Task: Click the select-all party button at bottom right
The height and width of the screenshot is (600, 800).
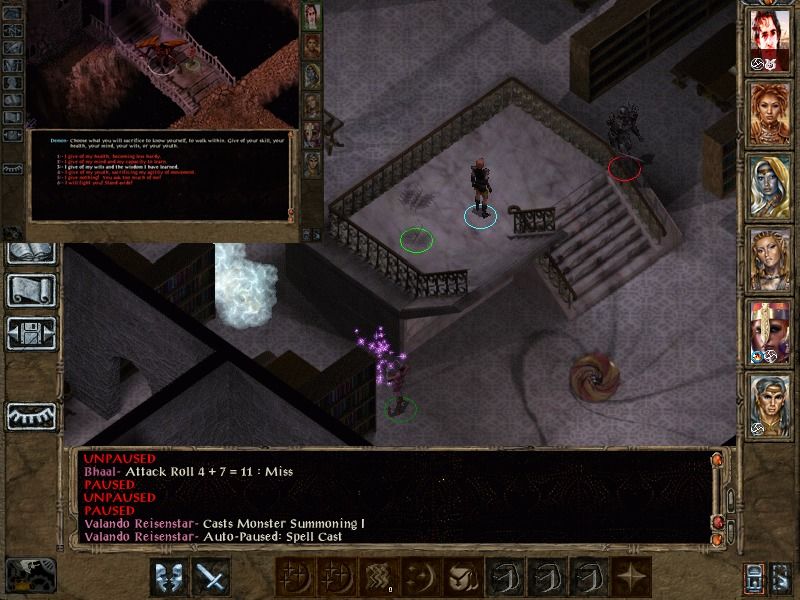Action: (782, 577)
